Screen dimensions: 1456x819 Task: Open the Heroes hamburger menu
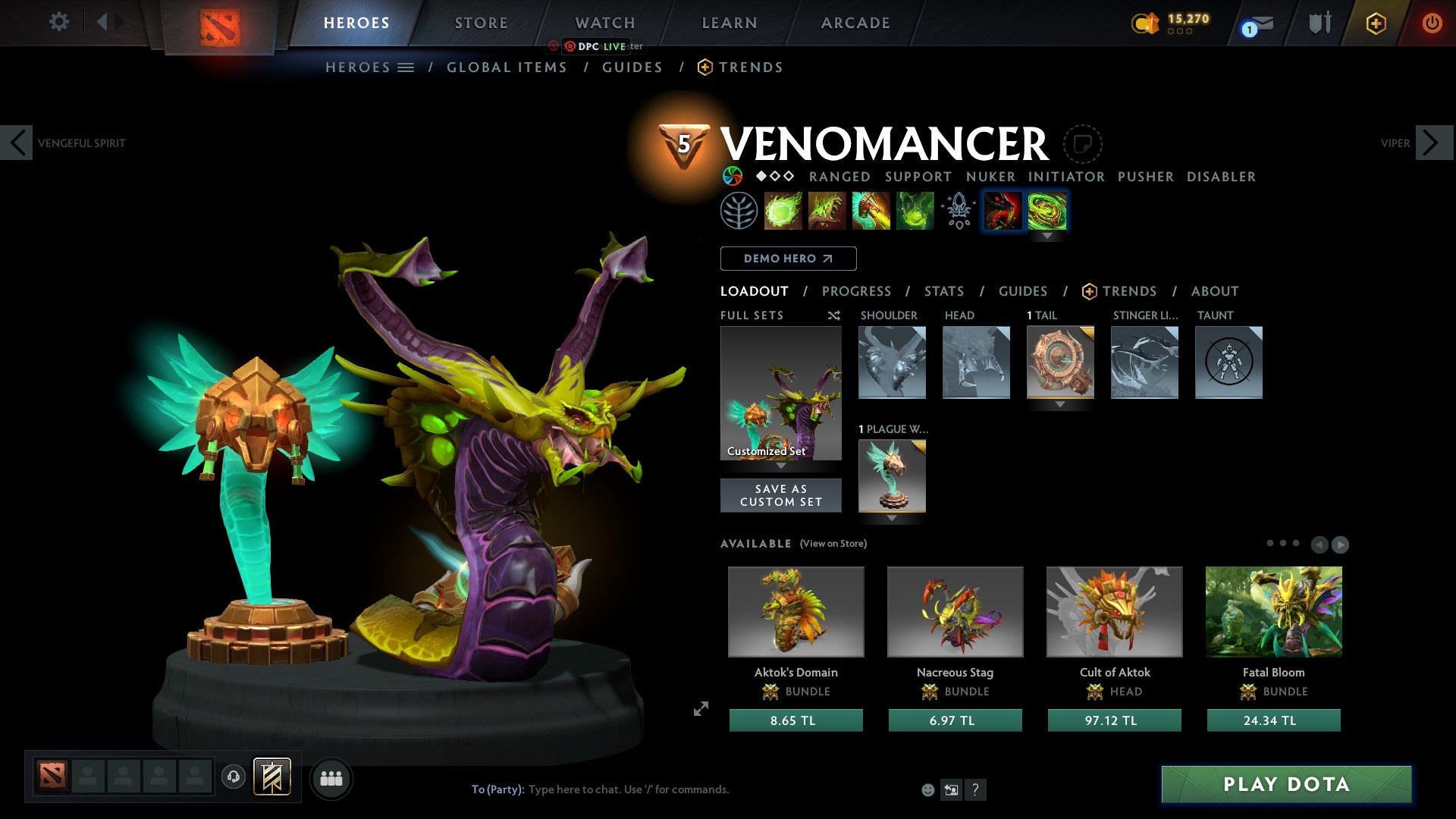406,67
